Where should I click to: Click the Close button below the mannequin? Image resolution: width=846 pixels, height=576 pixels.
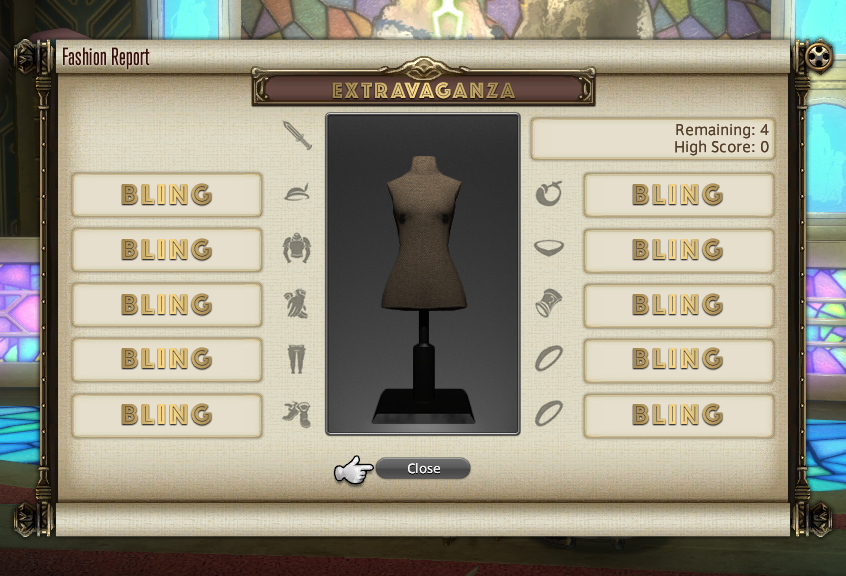click(x=423, y=468)
